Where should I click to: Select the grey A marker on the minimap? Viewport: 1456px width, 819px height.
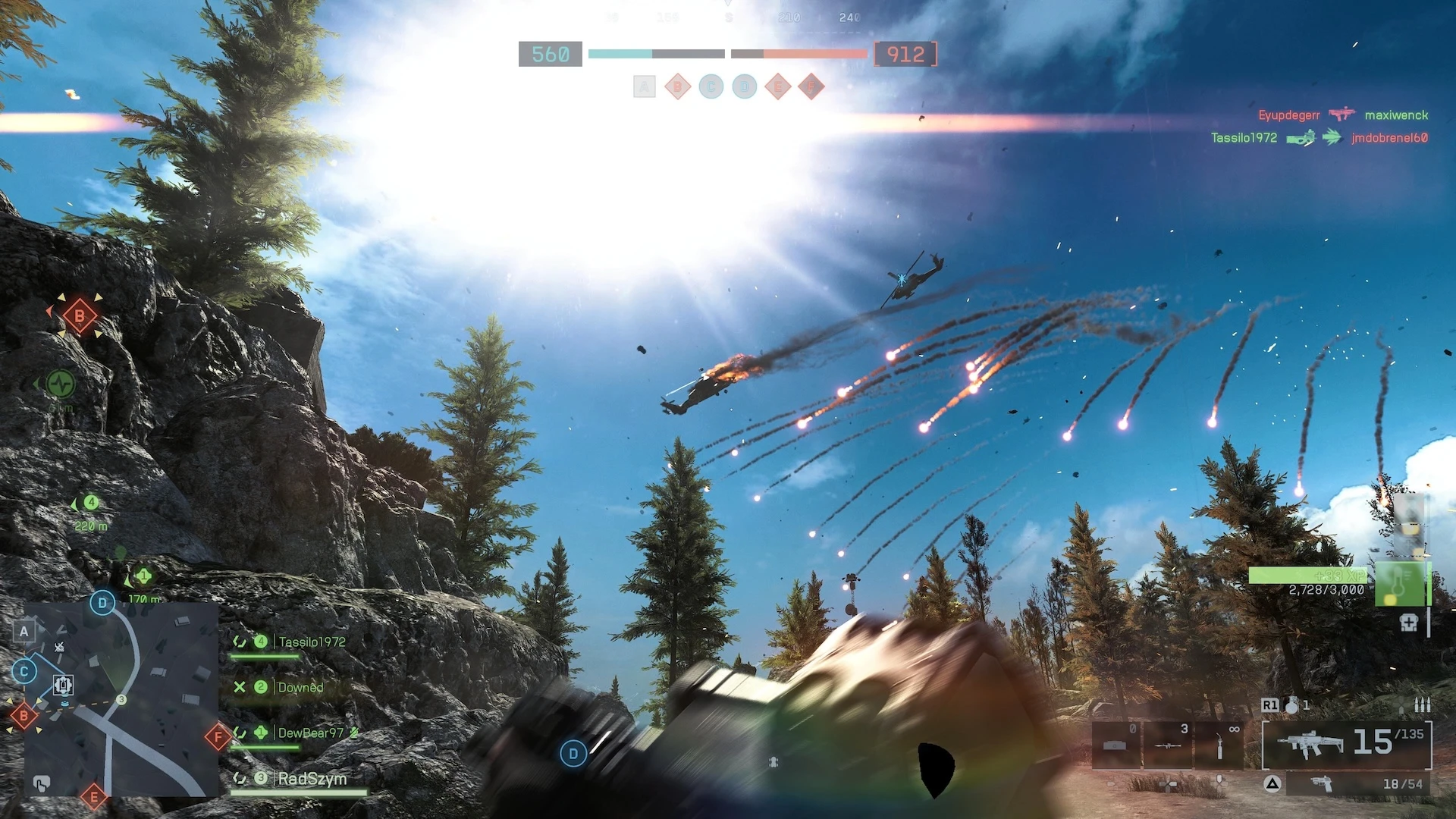tap(24, 631)
